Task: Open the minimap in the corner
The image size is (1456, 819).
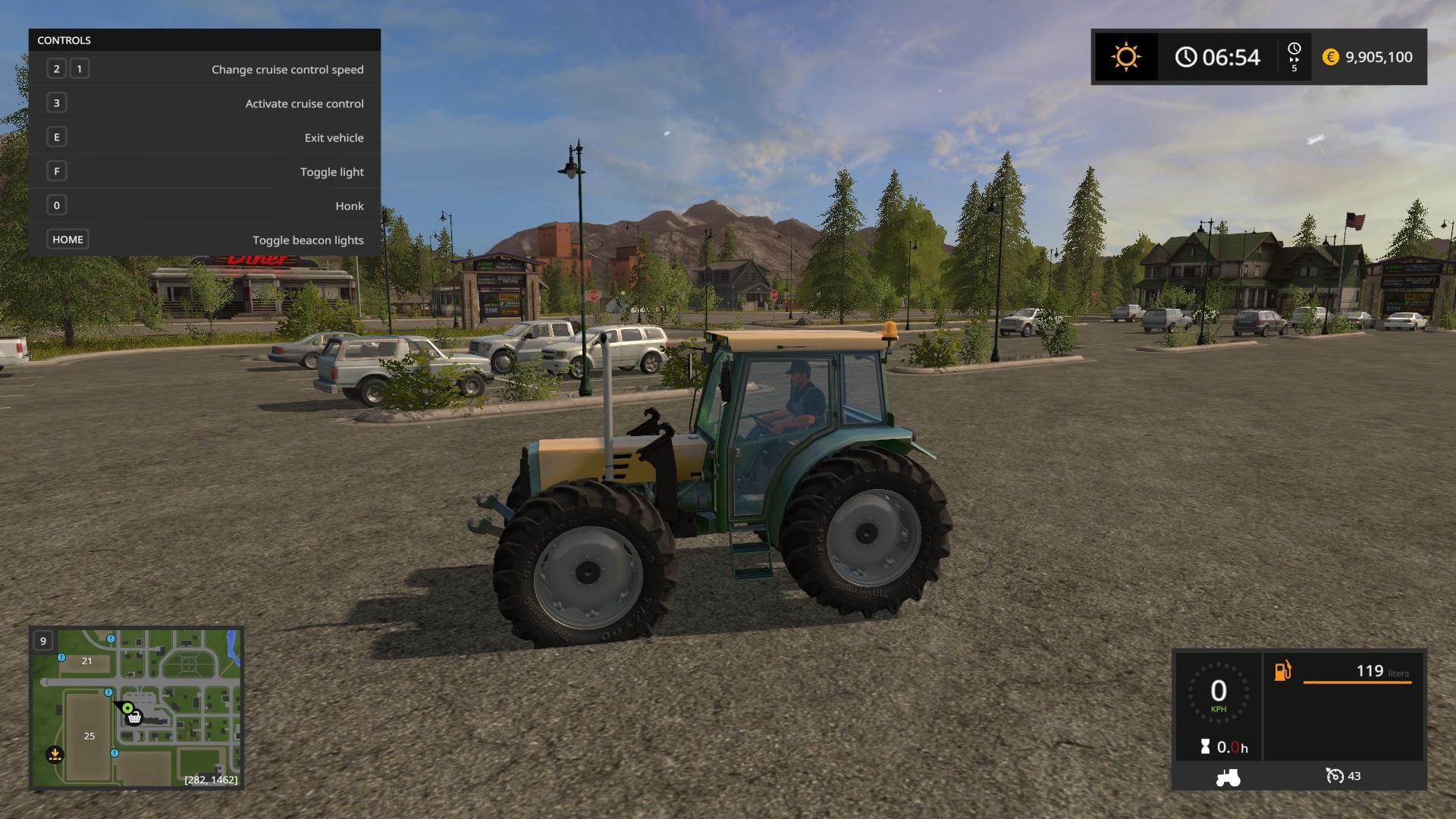Action: click(136, 708)
